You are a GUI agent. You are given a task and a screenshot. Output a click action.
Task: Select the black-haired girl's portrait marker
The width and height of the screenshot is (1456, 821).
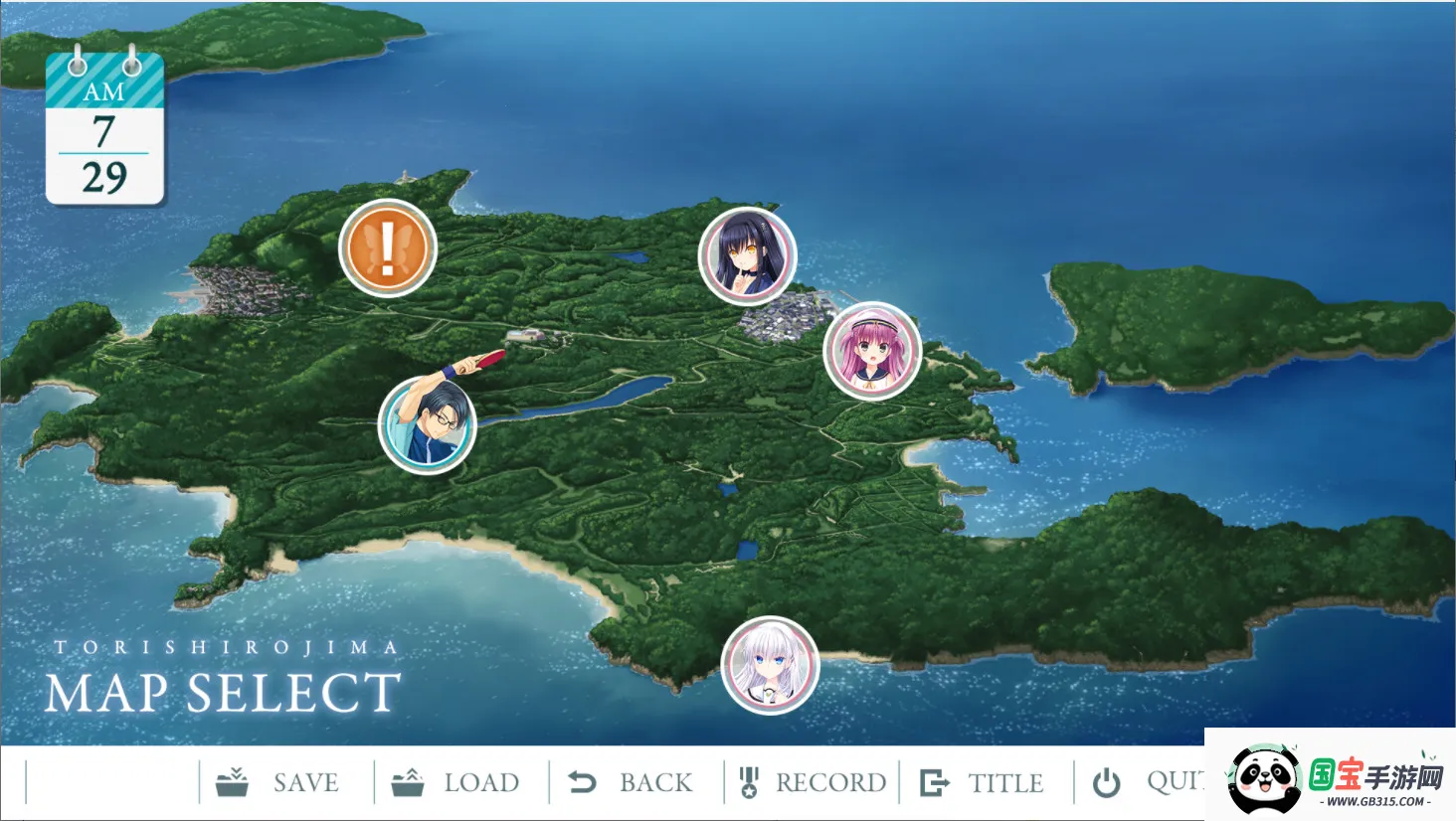click(x=748, y=256)
